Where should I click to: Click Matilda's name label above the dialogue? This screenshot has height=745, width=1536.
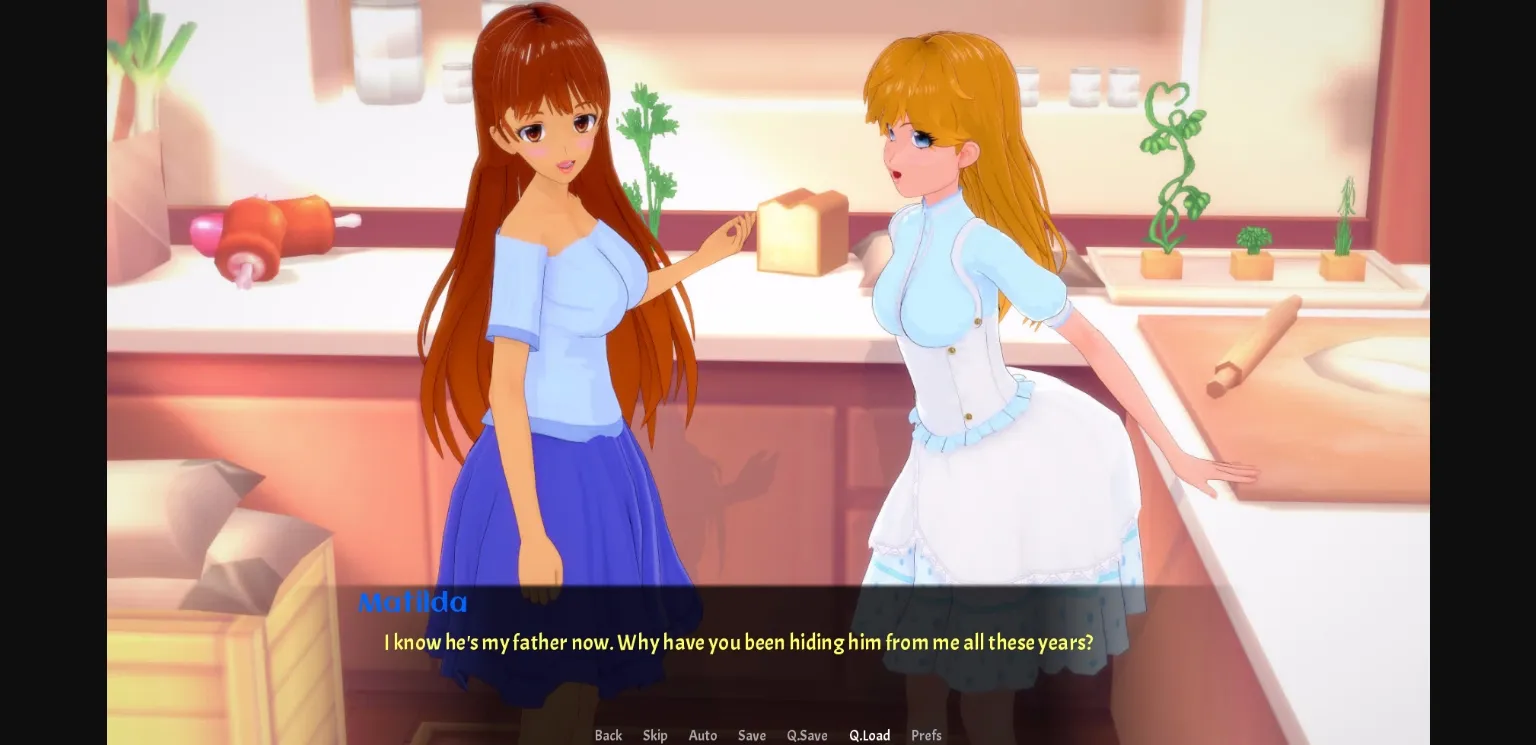coord(413,602)
